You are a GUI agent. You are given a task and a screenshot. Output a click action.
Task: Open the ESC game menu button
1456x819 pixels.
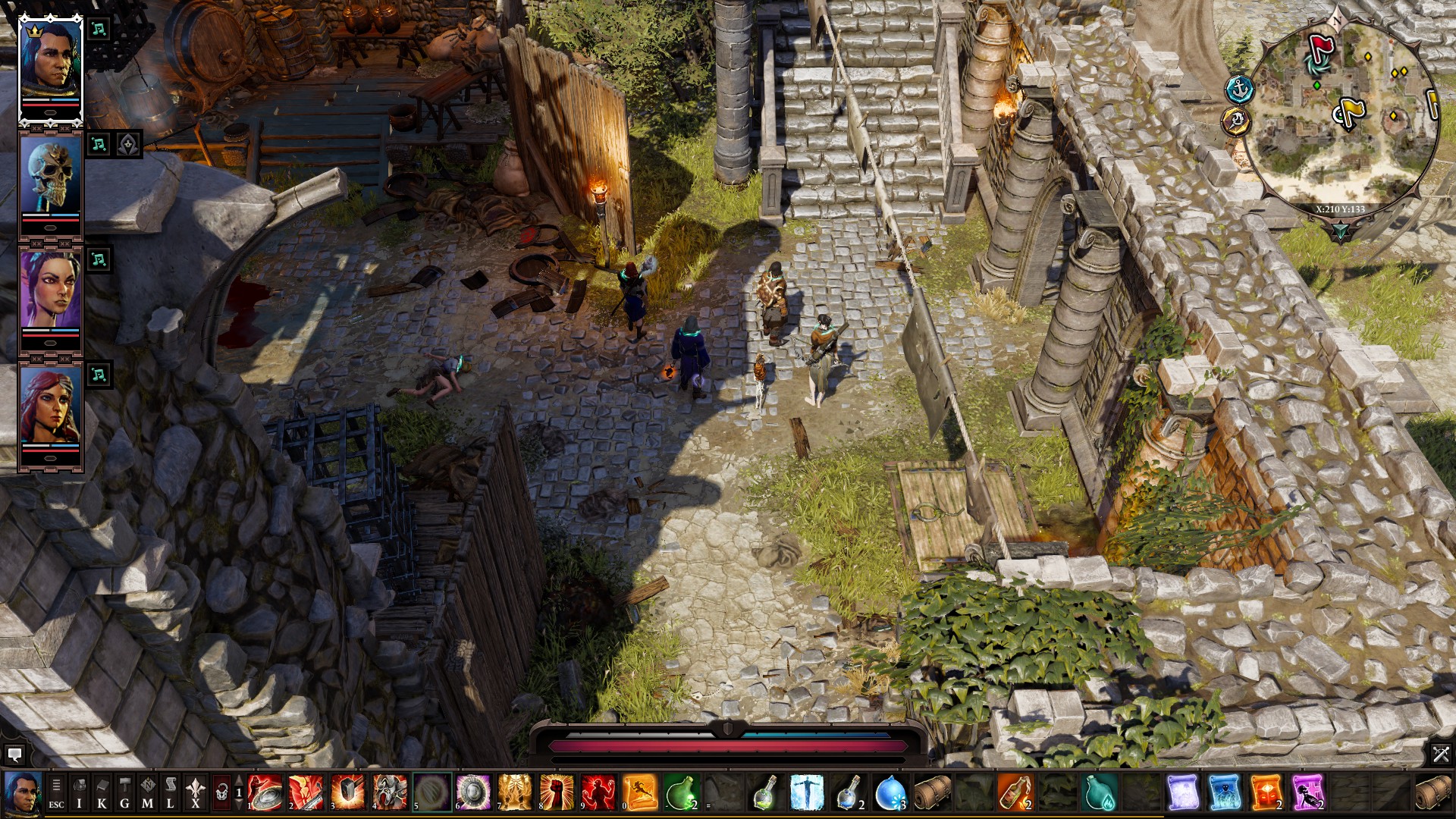click(56, 792)
